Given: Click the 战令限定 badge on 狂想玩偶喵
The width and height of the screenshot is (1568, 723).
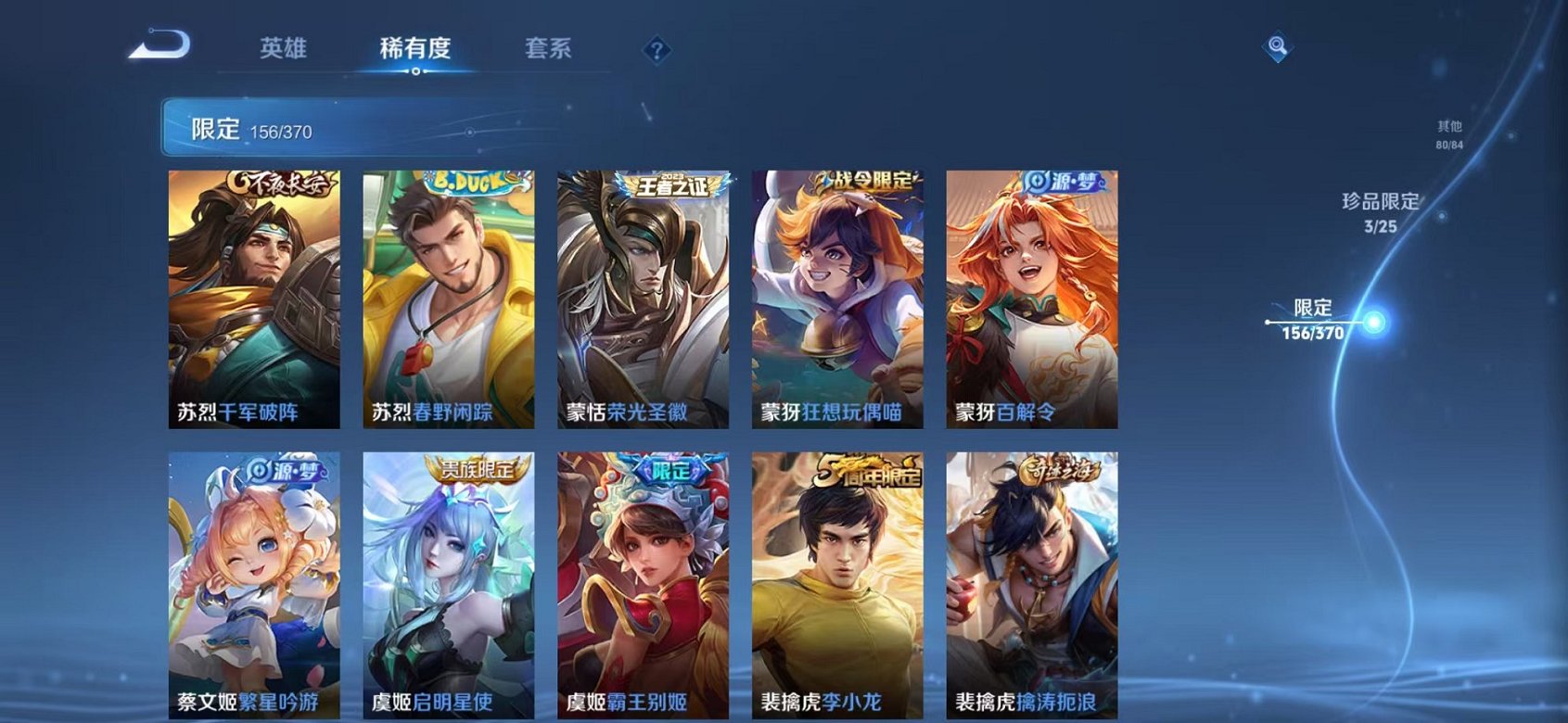Looking at the screenshot, I should (867, 182).
